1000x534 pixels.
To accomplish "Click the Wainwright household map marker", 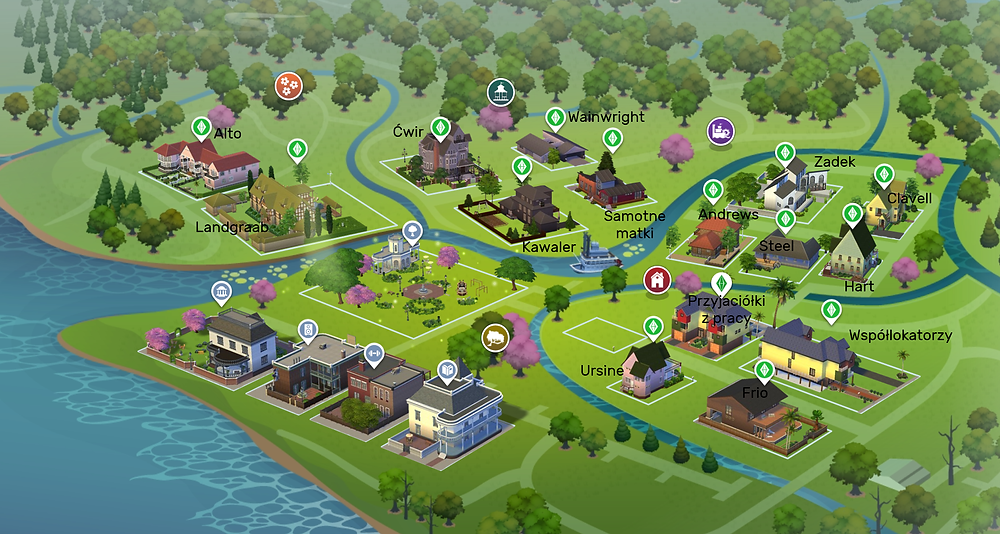I will tap(555, 118).
